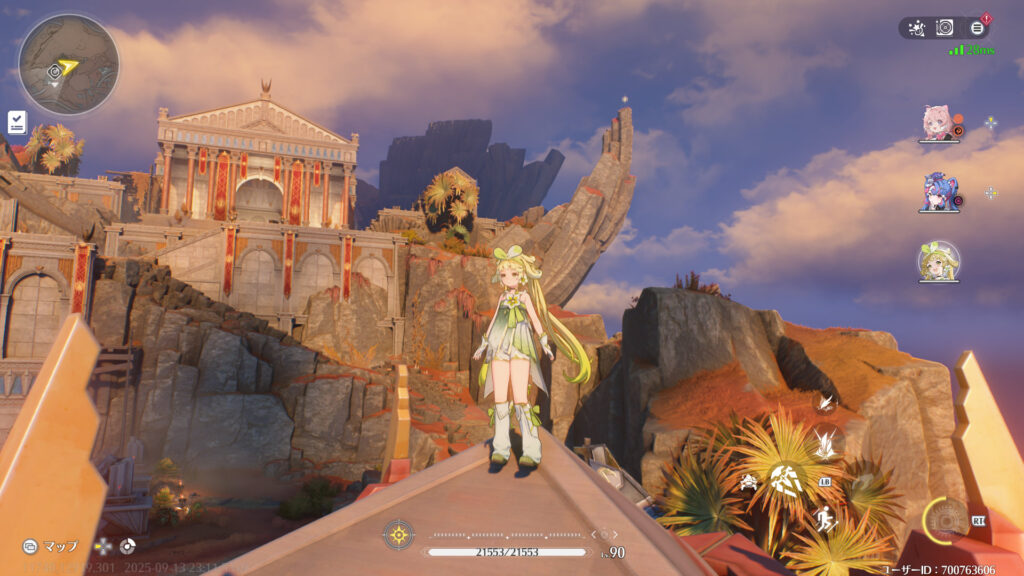
Task: Open the main menu hamburger icon
Action: pos(977,28)
